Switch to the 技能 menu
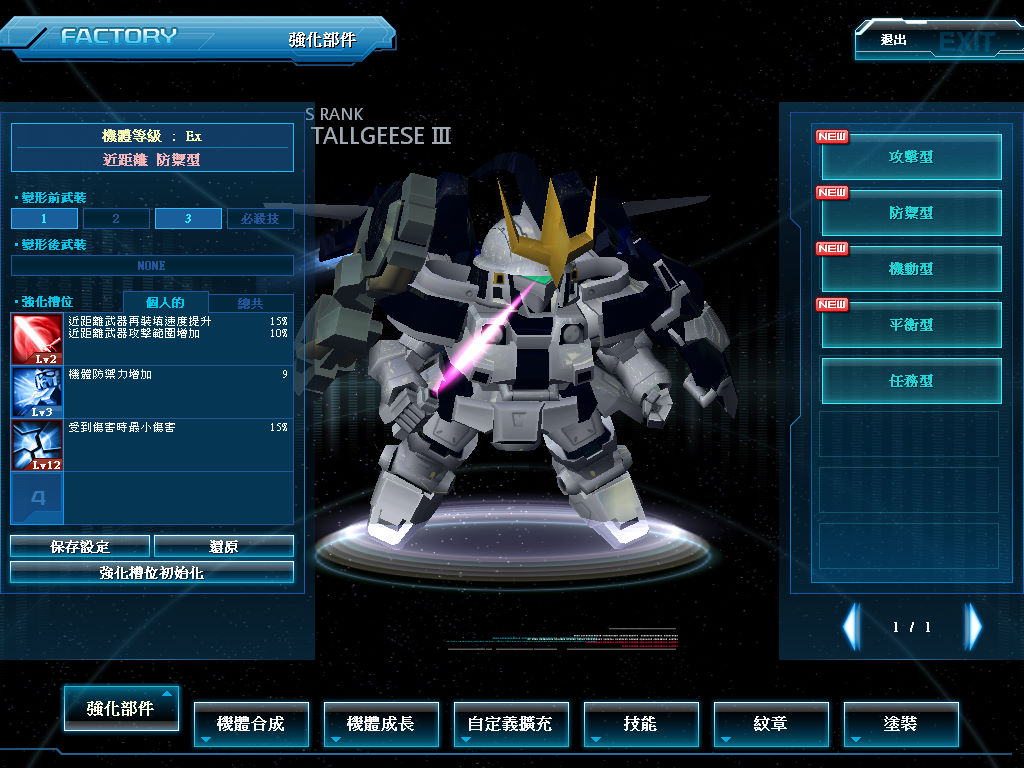The image size is (1024, 768). coord(640,724)
